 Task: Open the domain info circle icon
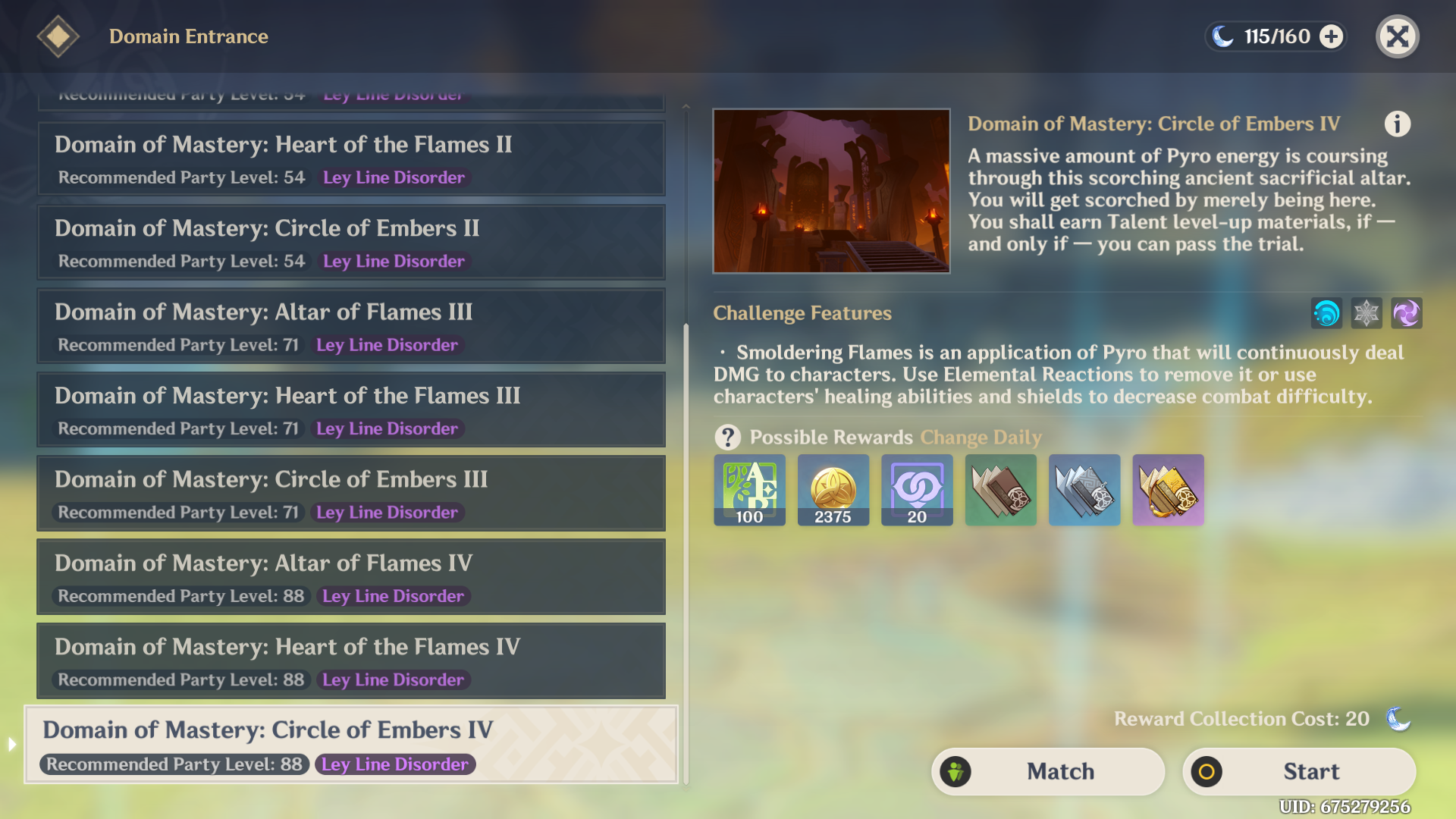pyautogui.click(x=1398, y=124)
